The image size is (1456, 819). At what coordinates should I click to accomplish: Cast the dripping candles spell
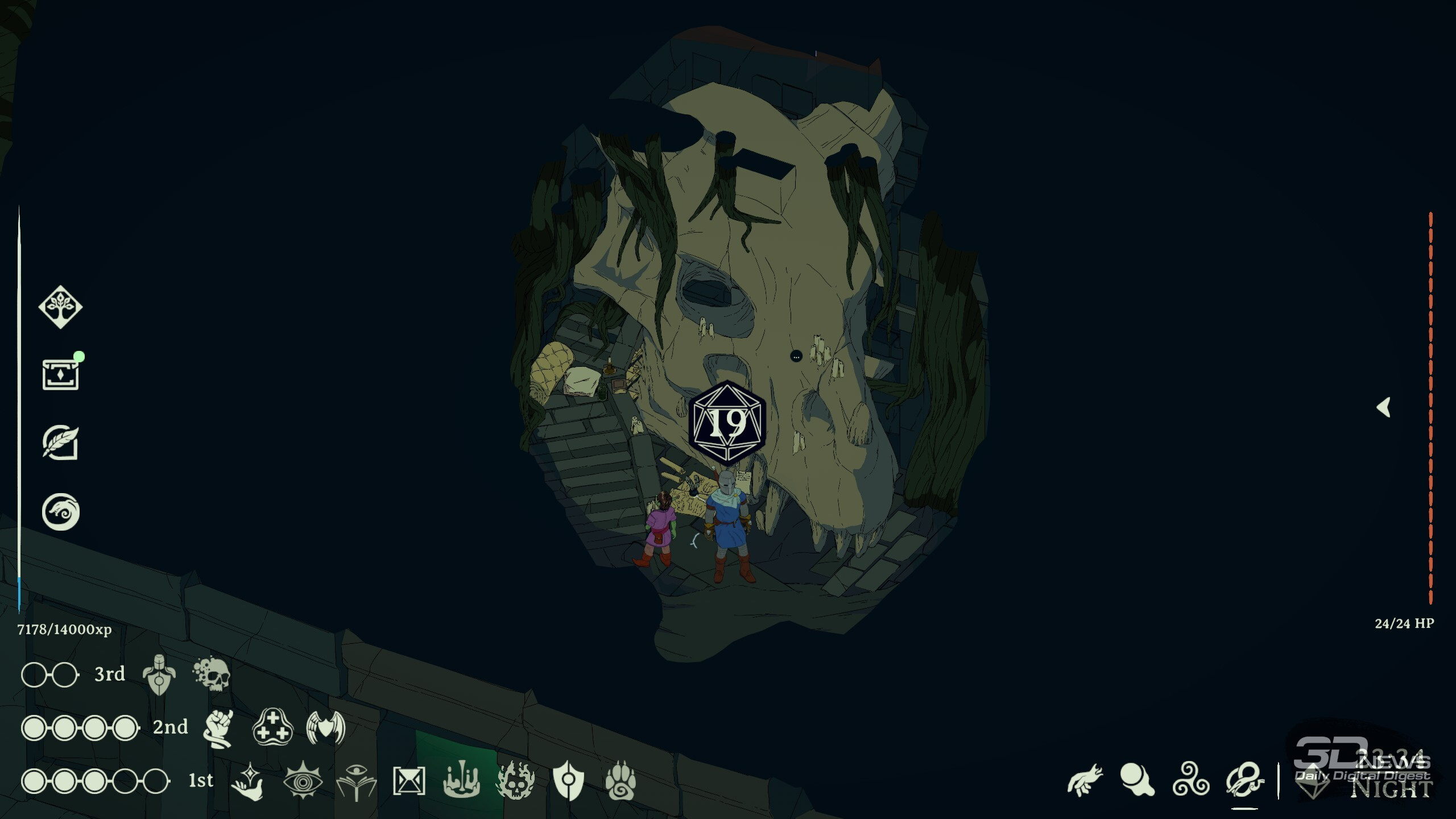[461, 781]
